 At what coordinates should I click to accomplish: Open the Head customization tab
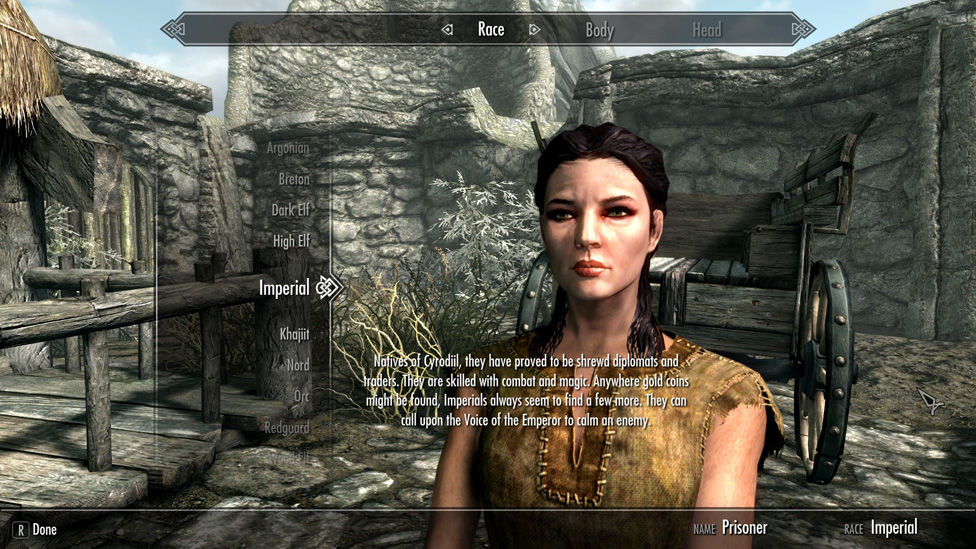tap(706, 30)
